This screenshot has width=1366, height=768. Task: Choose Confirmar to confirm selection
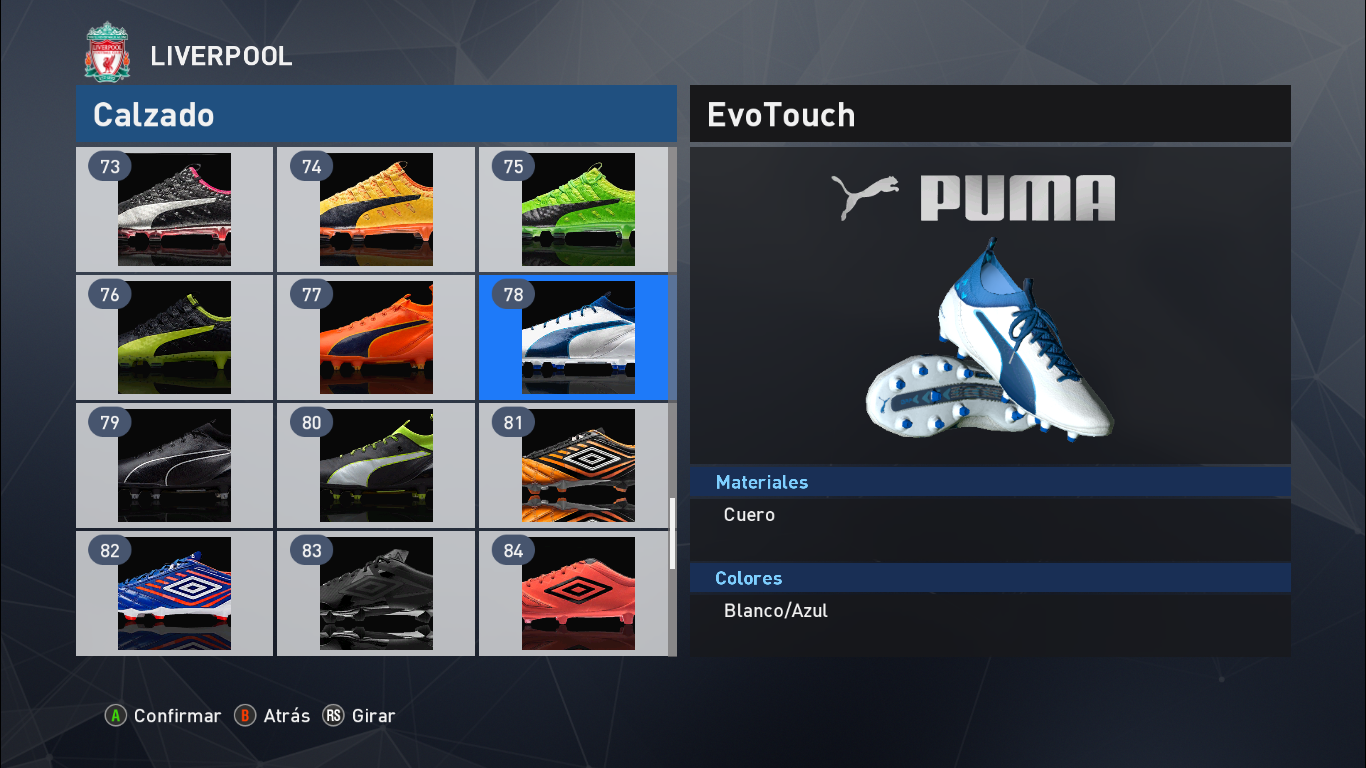pyautogui.click(x=177, y=716)
